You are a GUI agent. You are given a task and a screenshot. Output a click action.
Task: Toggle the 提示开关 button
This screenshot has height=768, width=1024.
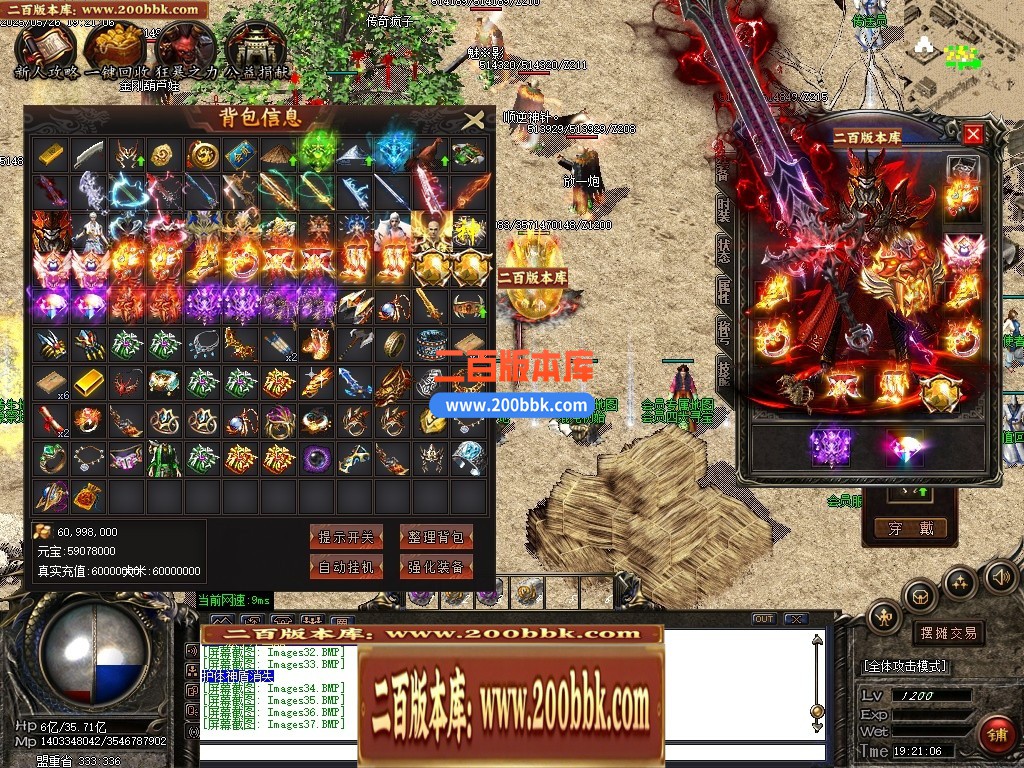click(346, 537)
